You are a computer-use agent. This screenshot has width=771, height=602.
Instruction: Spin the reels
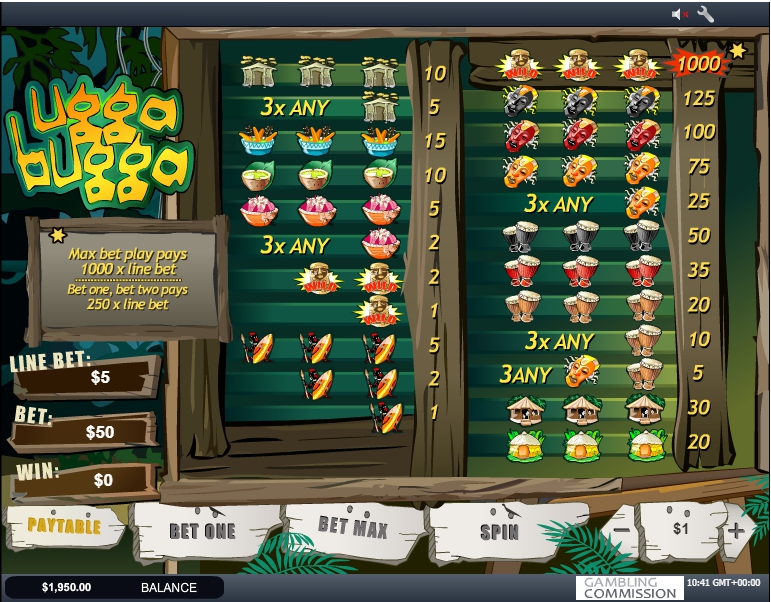499,530
